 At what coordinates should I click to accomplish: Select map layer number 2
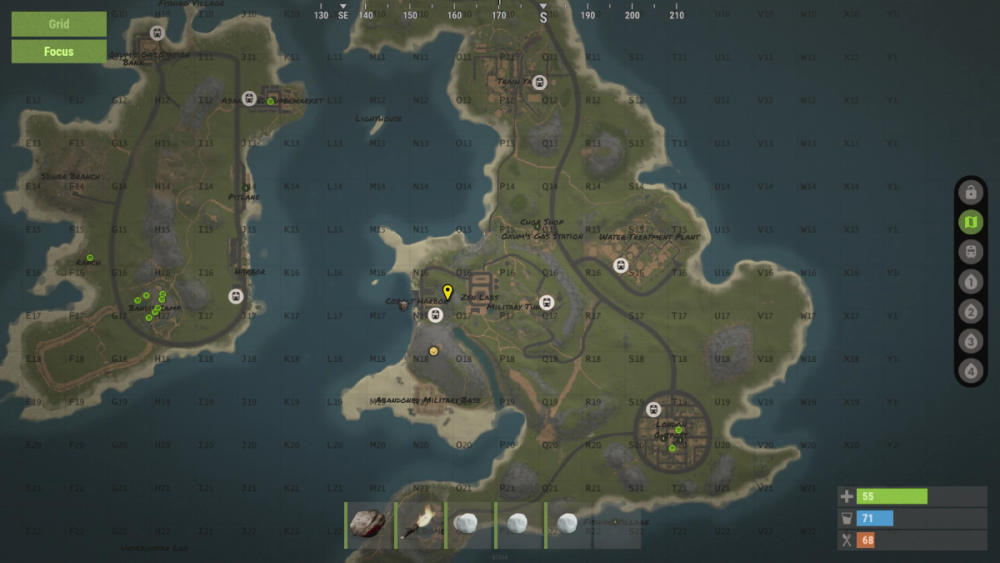click(970, 312)
